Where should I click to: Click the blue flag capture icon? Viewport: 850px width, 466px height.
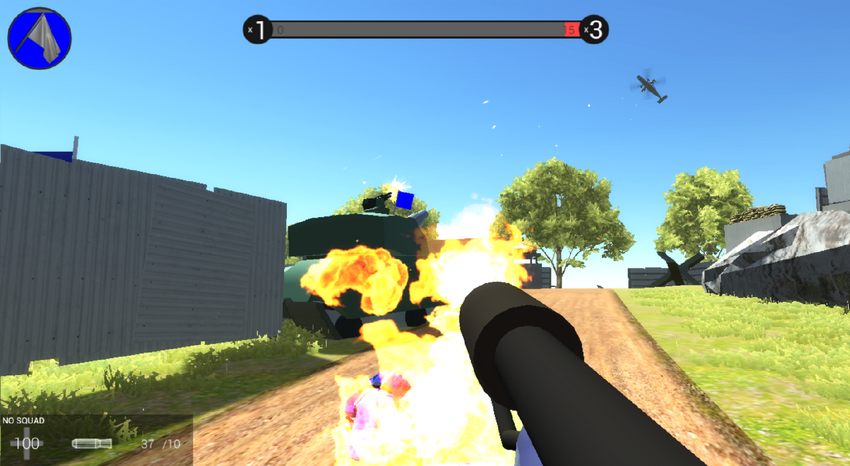(x=40, y=38)
